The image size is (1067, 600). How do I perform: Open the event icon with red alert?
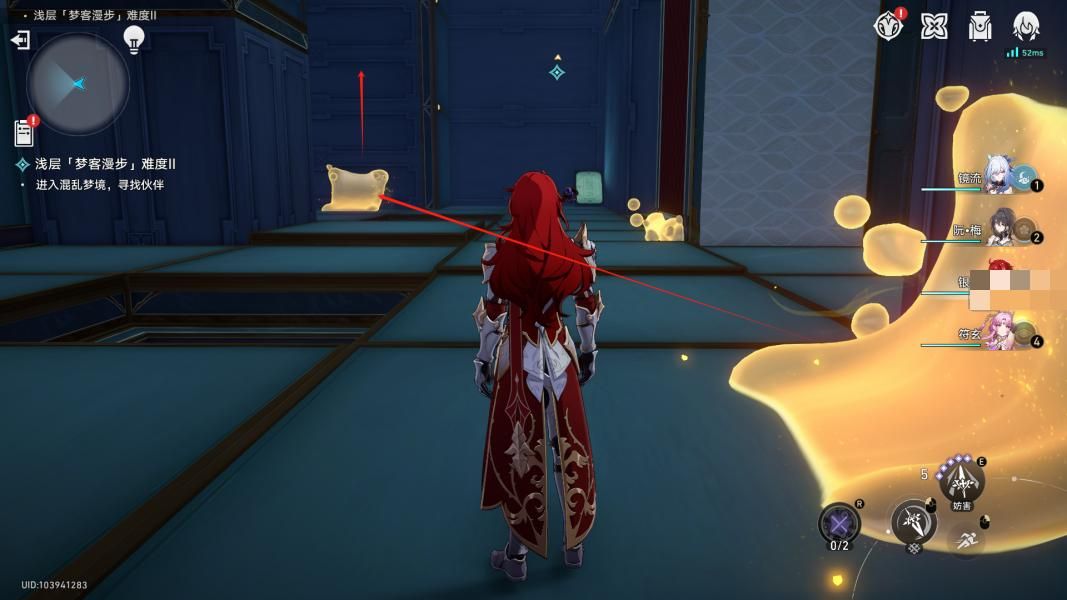tap(888, 26)
